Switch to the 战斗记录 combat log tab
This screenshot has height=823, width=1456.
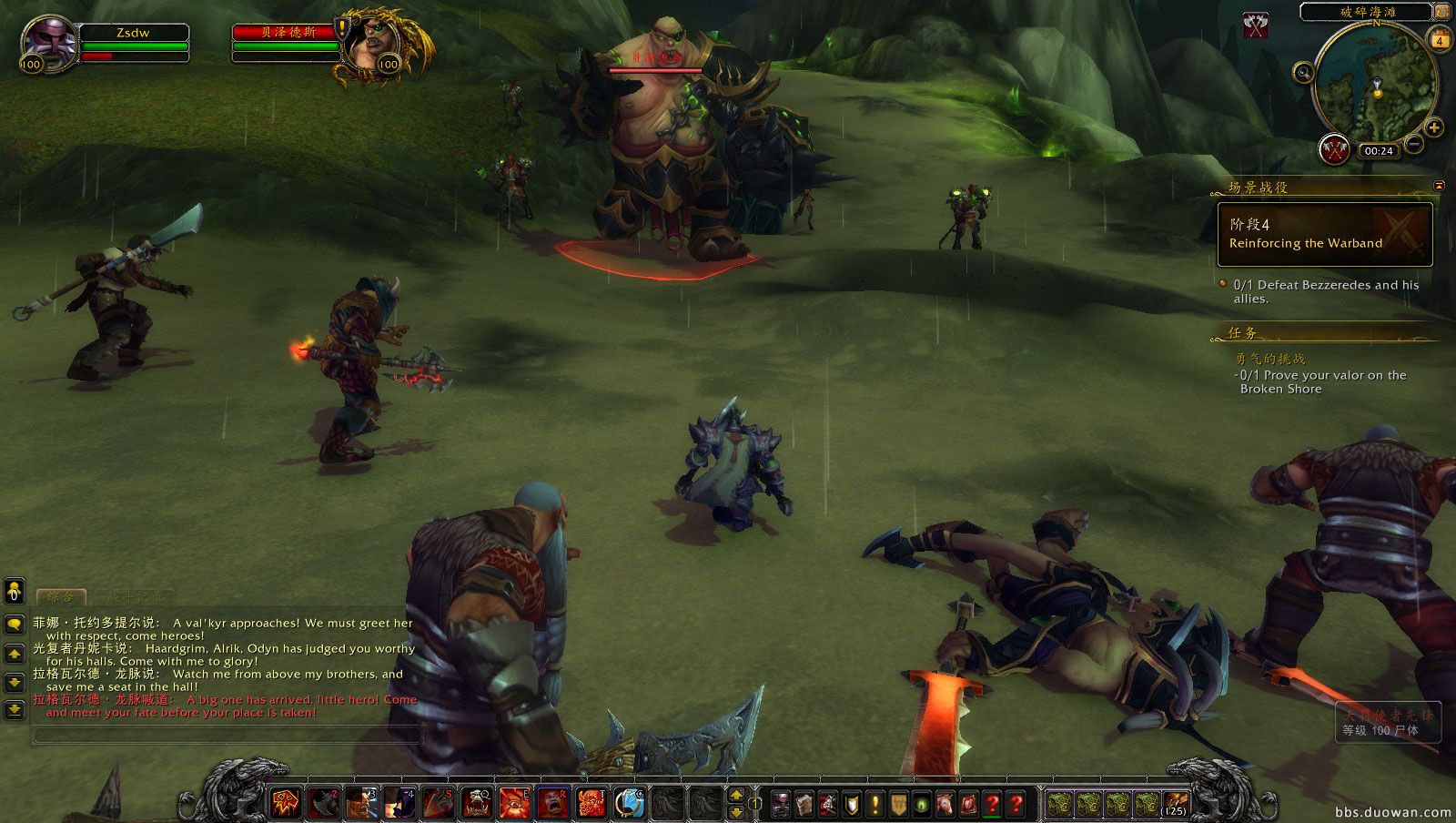point(135,597)
